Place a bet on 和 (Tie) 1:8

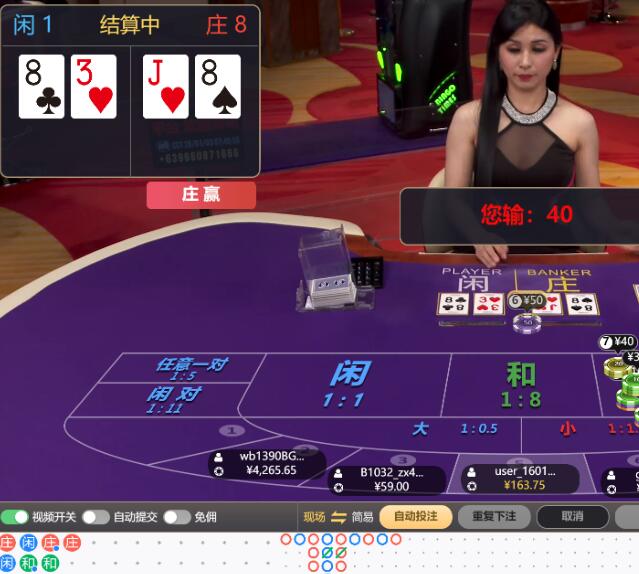tap(520, 384)
